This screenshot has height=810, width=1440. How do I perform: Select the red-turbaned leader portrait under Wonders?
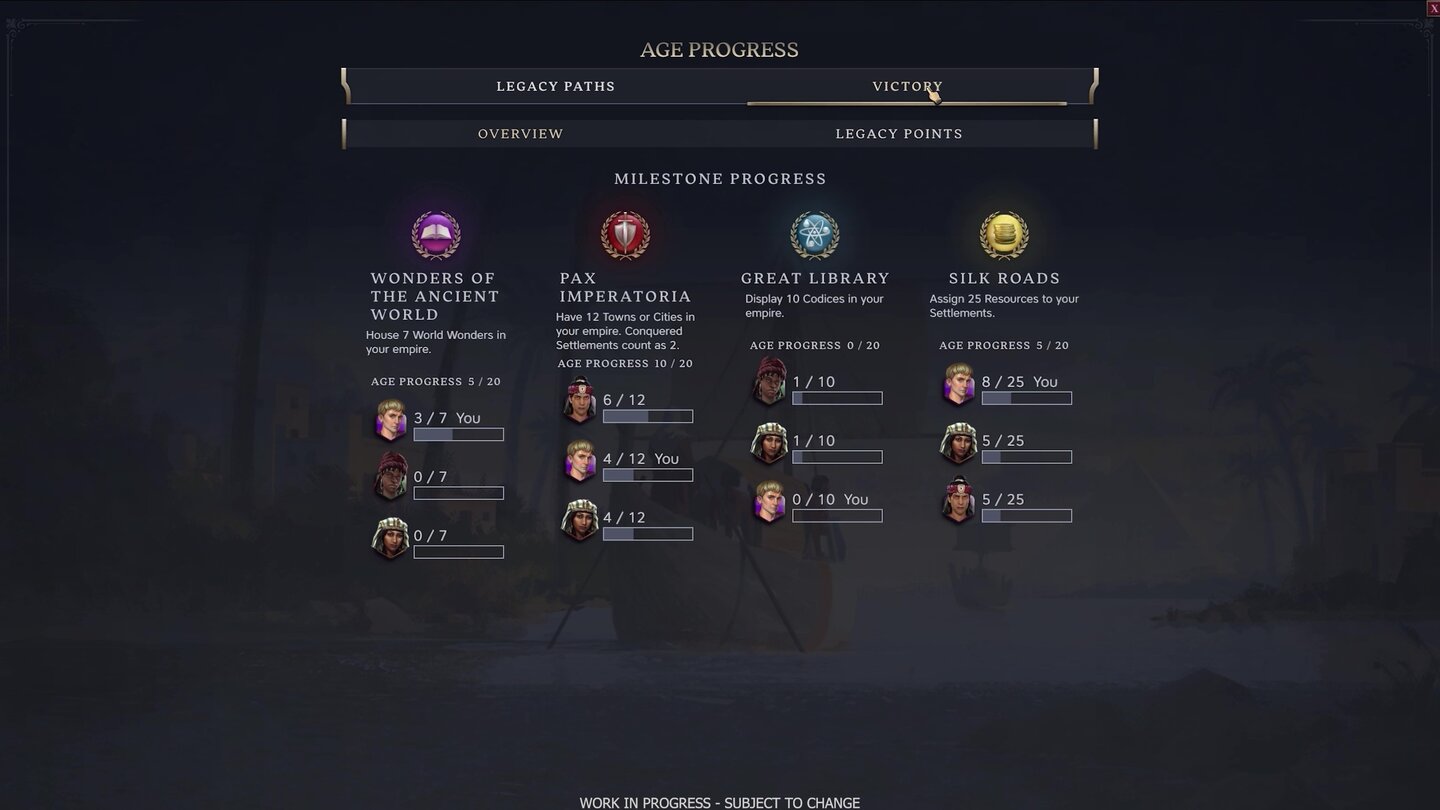[390, 479]
